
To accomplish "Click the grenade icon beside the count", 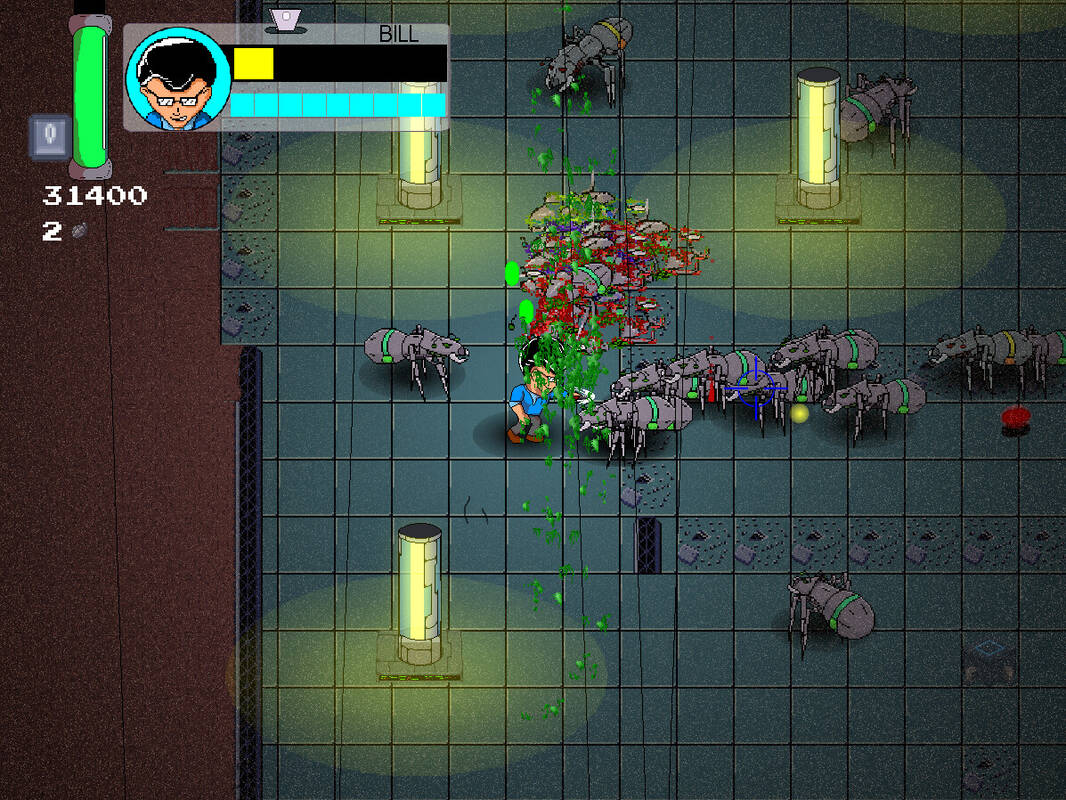I will 79,231.
